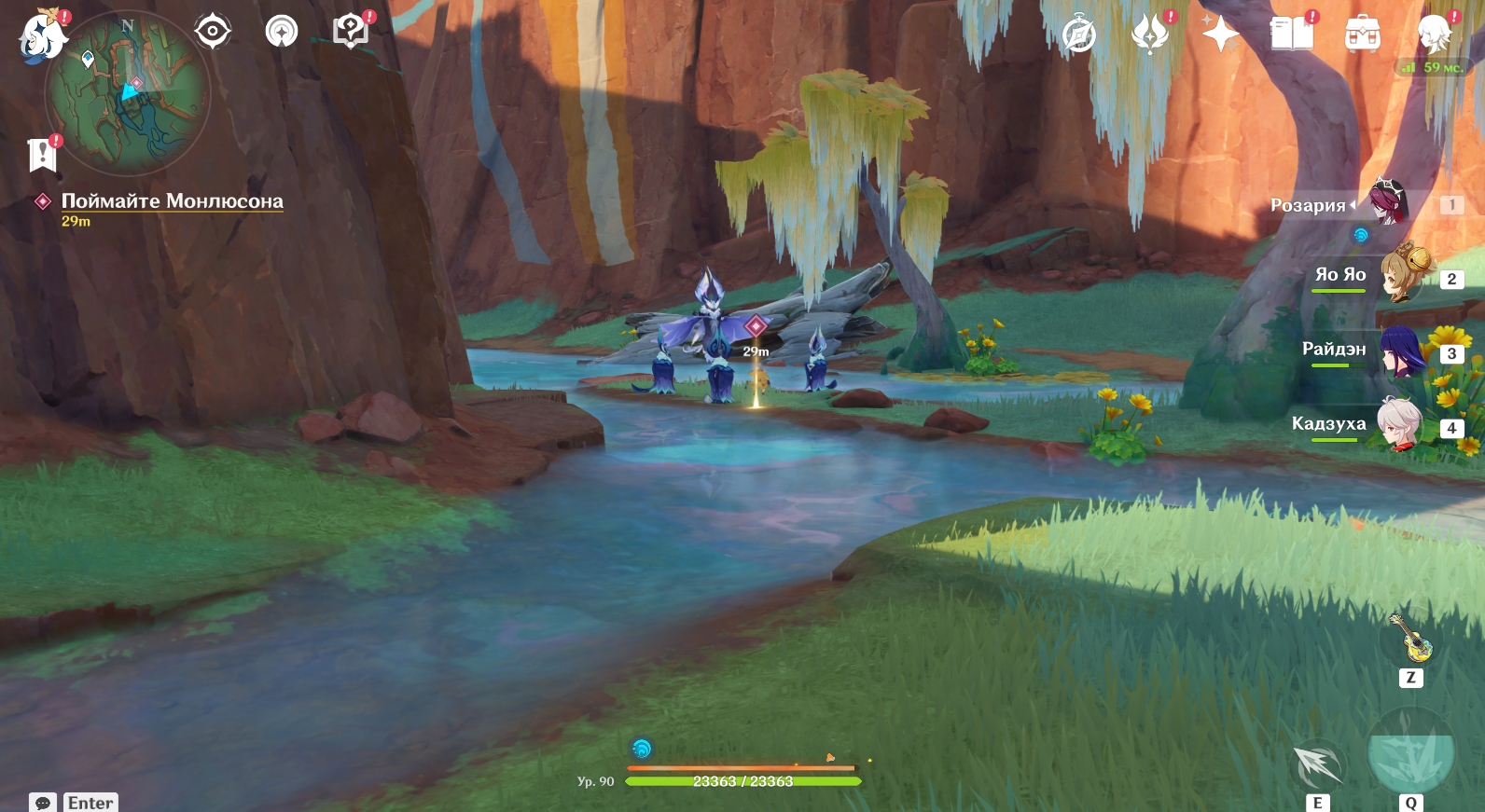
Task: Switch to party member Яо Яо
Action: (x=1404, y=275)
